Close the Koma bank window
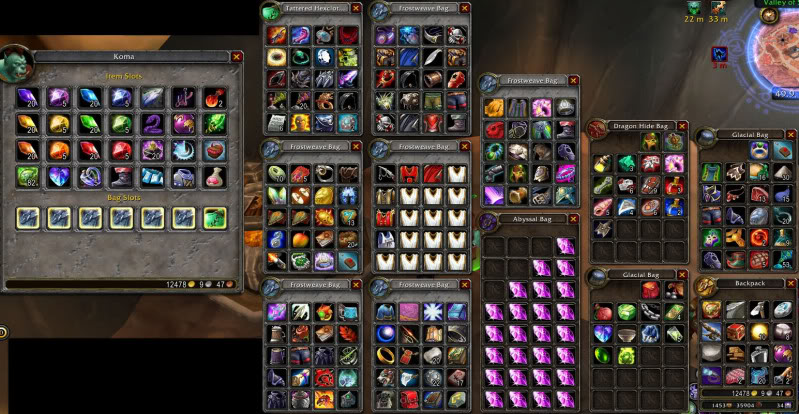 [237, 57]
